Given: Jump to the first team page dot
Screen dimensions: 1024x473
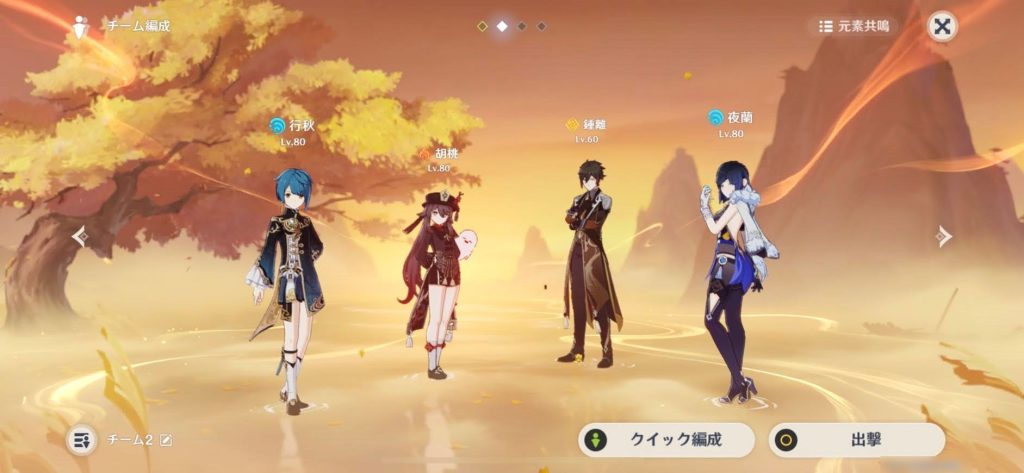Looking at the screenshot, I should point(482,26).
